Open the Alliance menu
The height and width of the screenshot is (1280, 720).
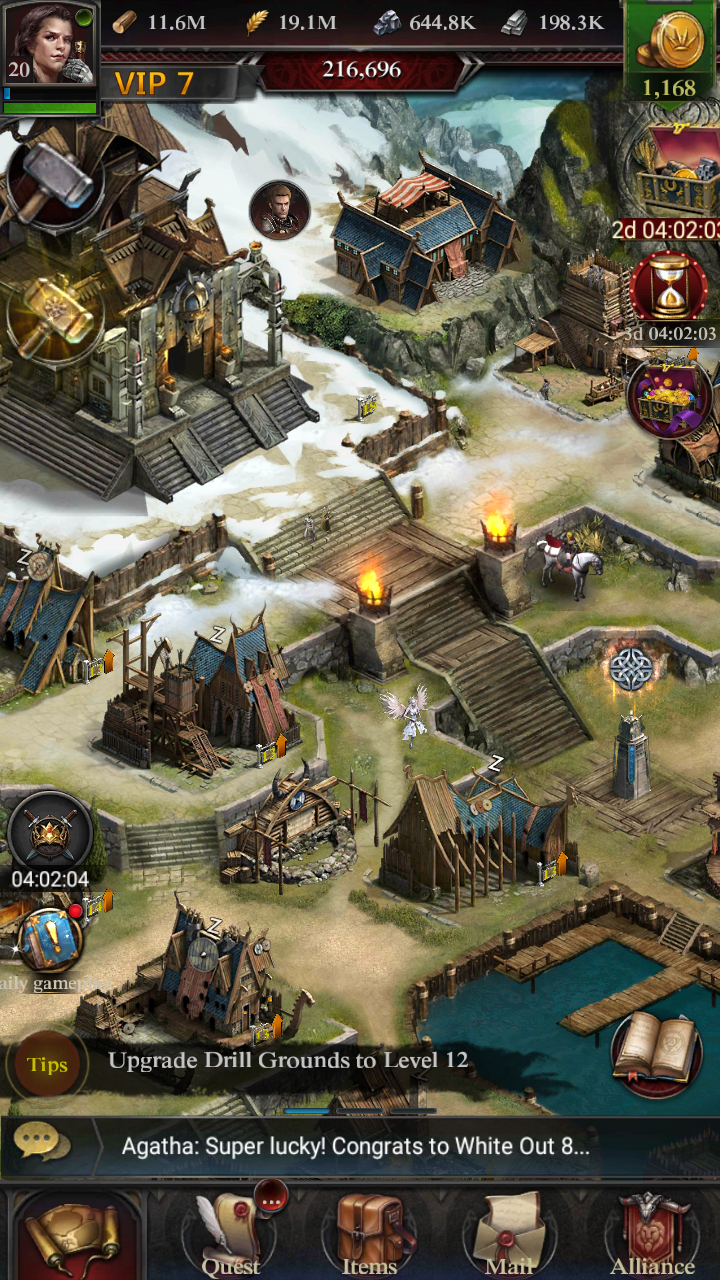652,1236
